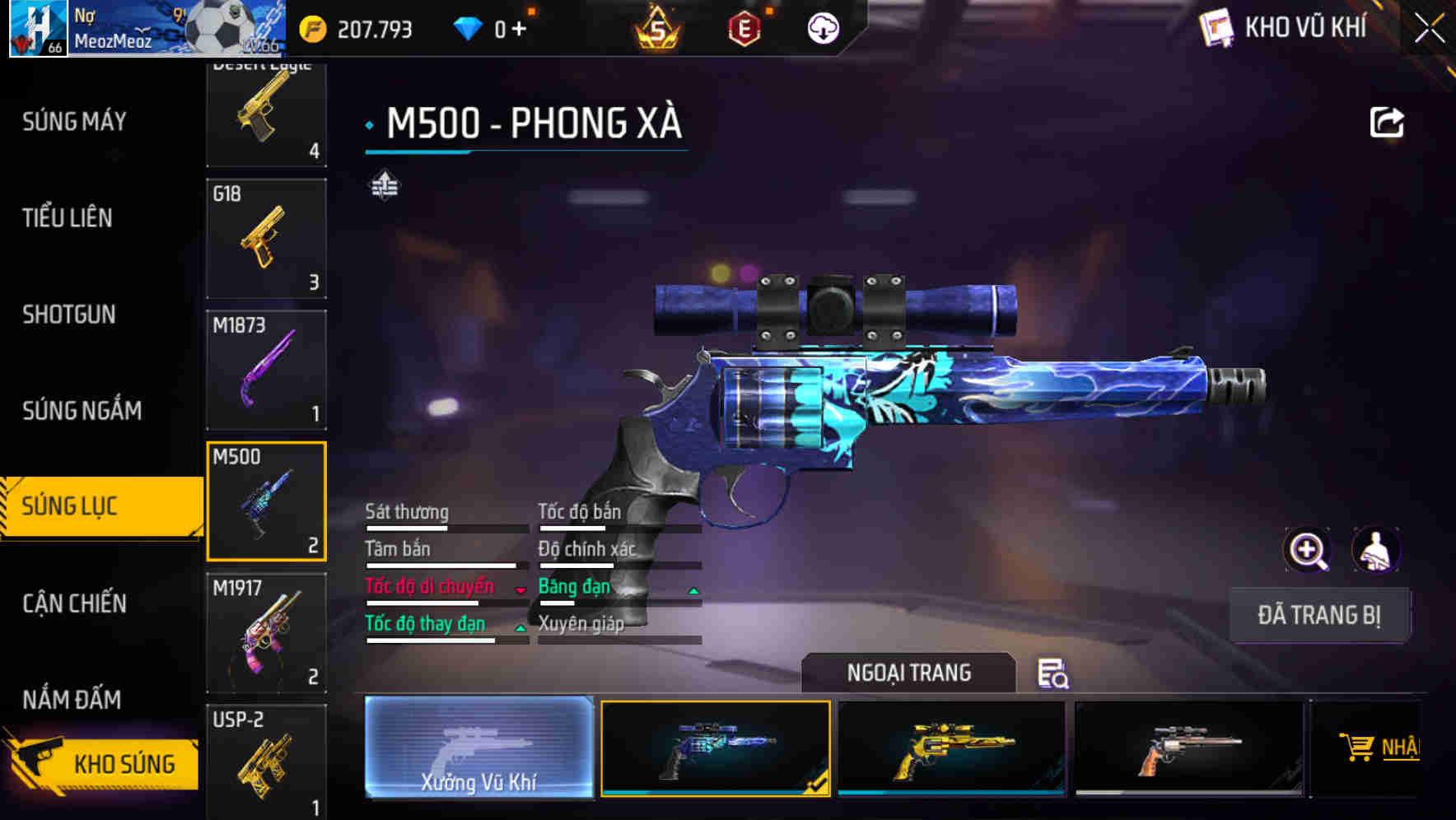Open Xưởng Vũ Khí from skin list

click(x=479, y=748)
